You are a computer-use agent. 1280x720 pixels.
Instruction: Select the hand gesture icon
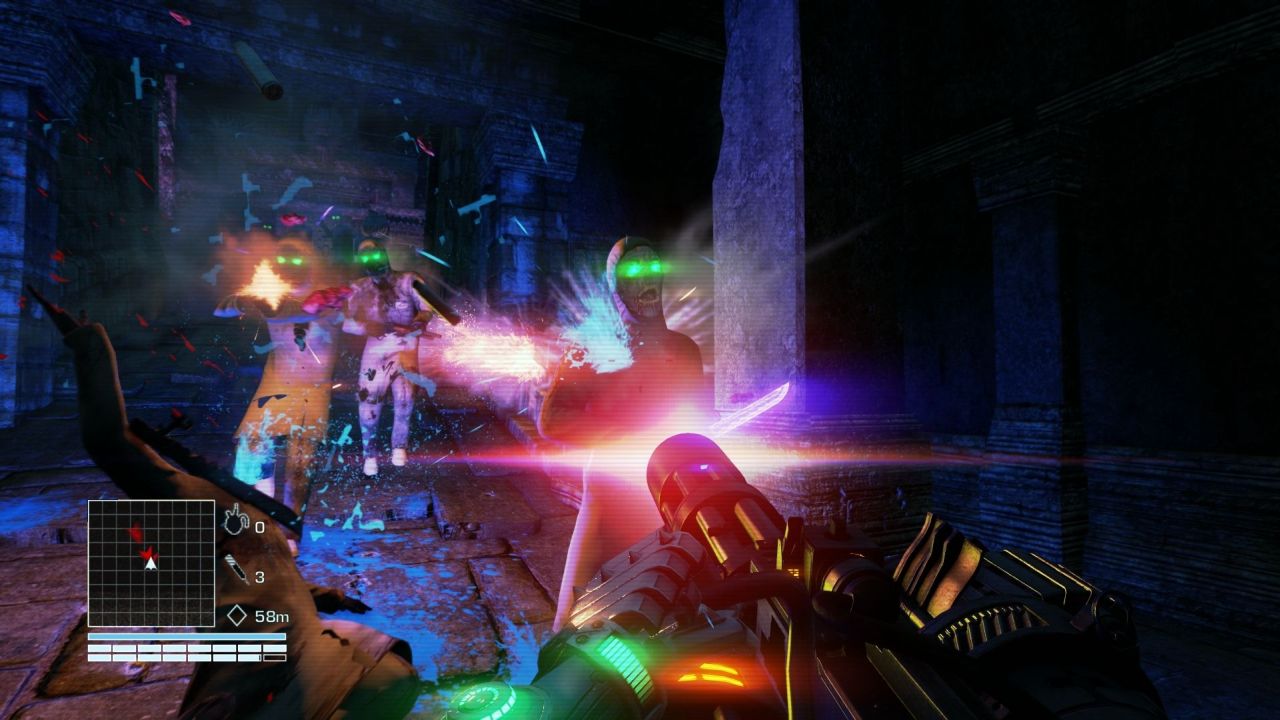pyautogui.click(x=233, y=520)
